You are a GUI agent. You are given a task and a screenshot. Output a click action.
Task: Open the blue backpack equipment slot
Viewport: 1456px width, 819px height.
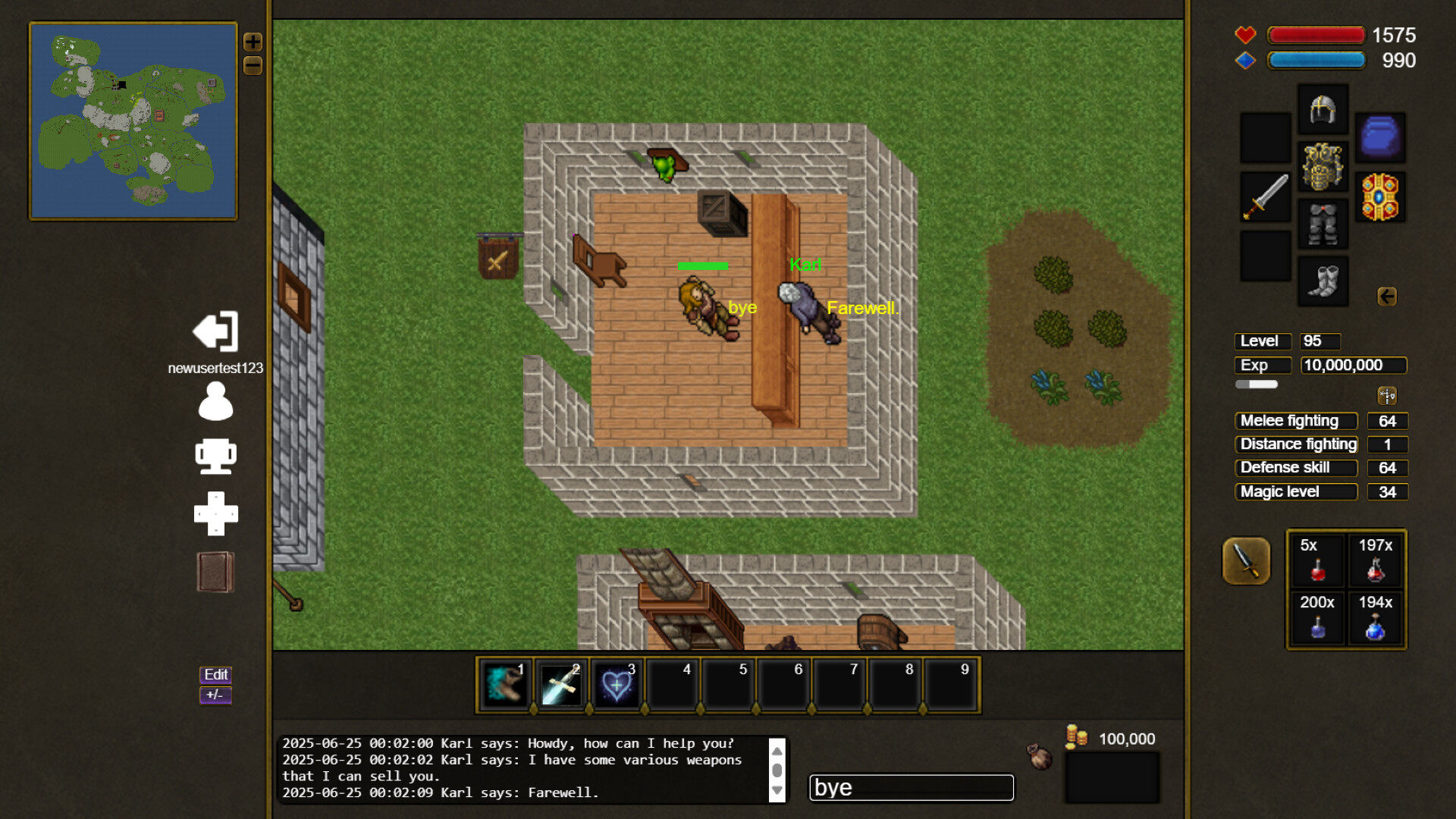(1380, 137)
